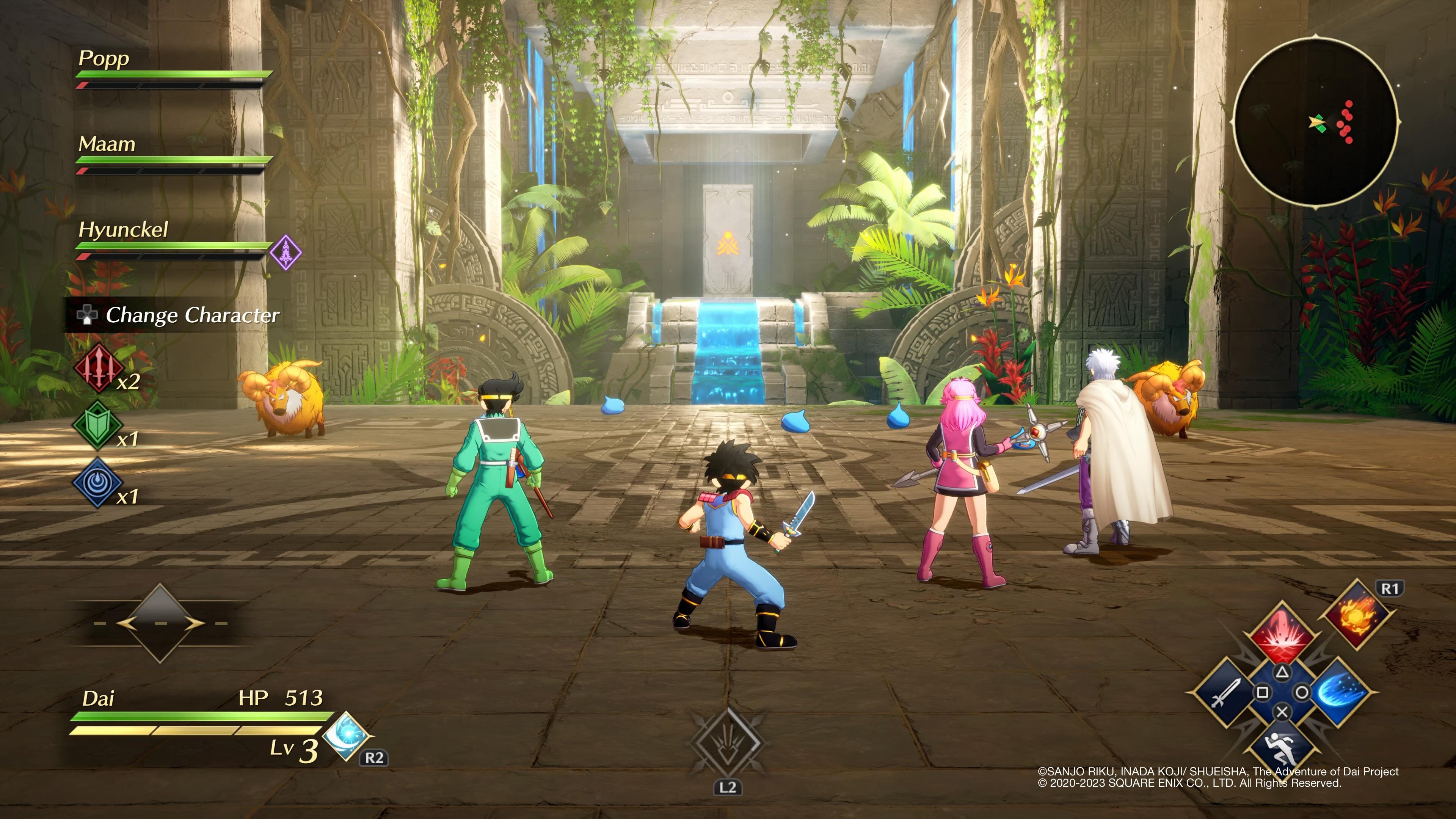Switch to party member Maam
Screen dimensions: 1456x819
click(x=107, y=144)
